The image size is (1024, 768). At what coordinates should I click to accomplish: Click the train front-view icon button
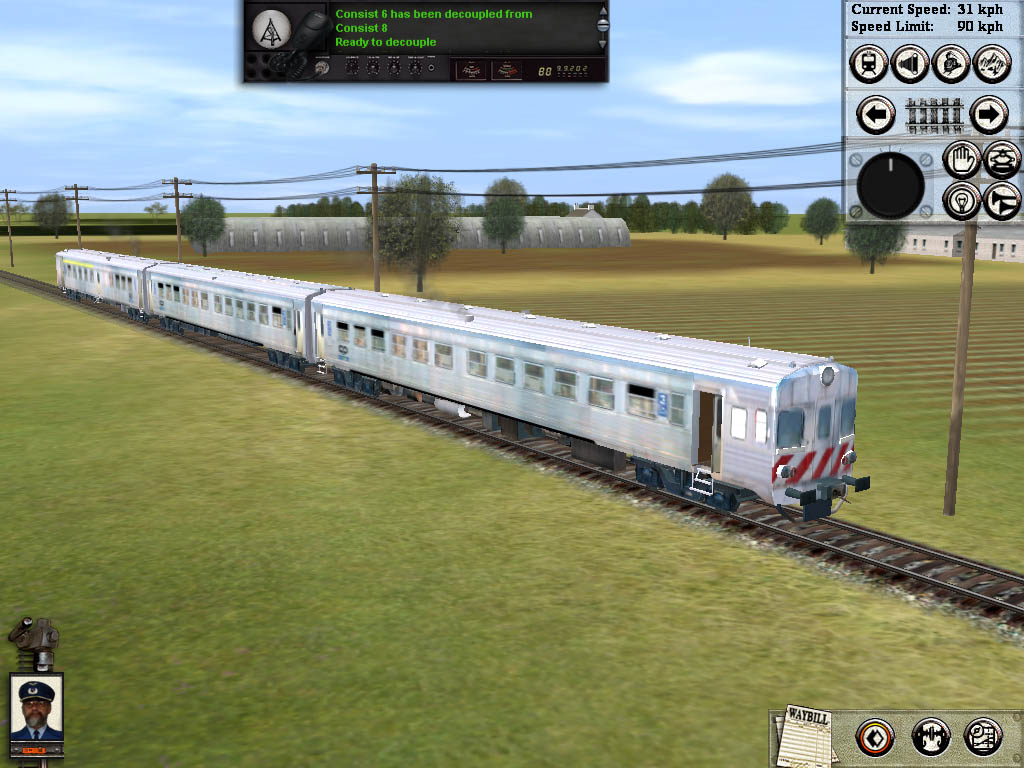(x=869, y=64)
